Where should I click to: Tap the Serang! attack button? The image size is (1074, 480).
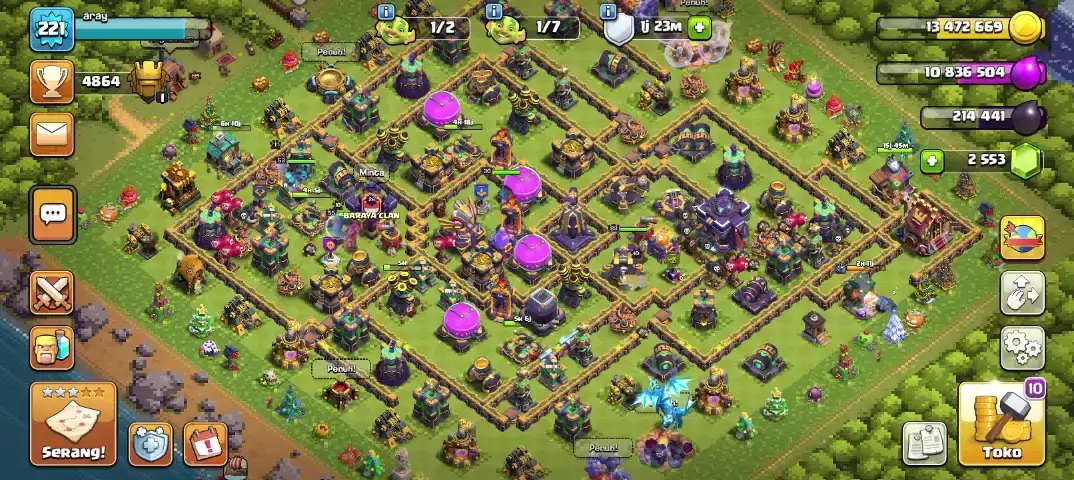coord(73,424)
